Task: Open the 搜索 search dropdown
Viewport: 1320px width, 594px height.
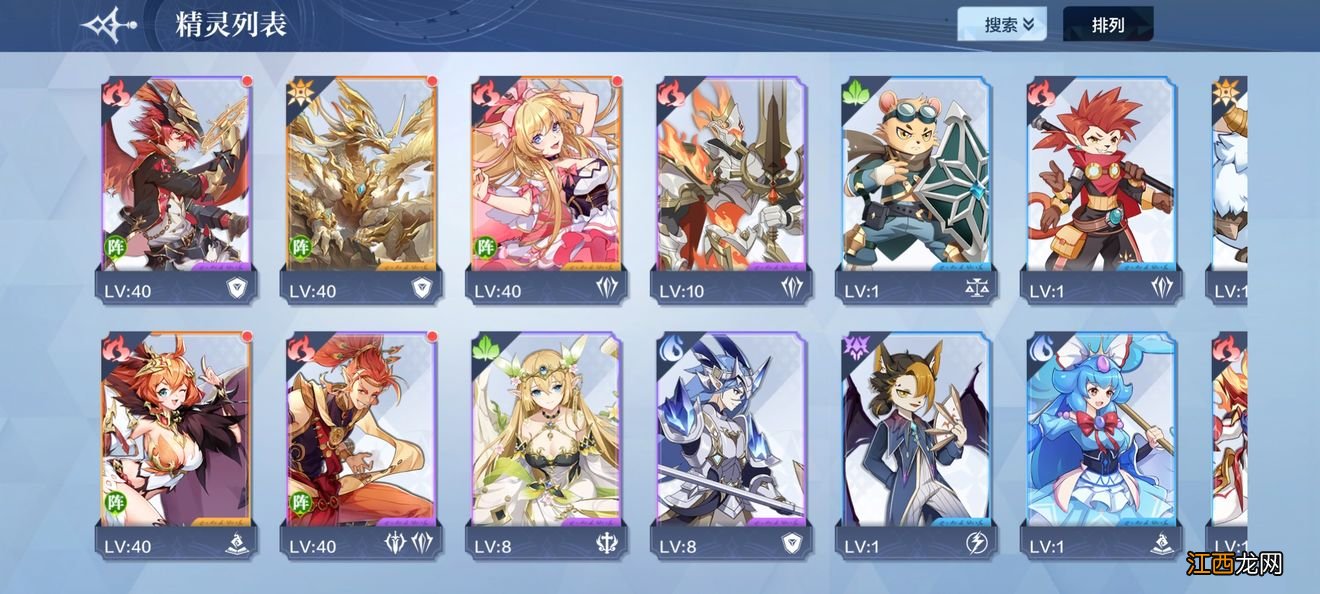Action: (1001, 25)
